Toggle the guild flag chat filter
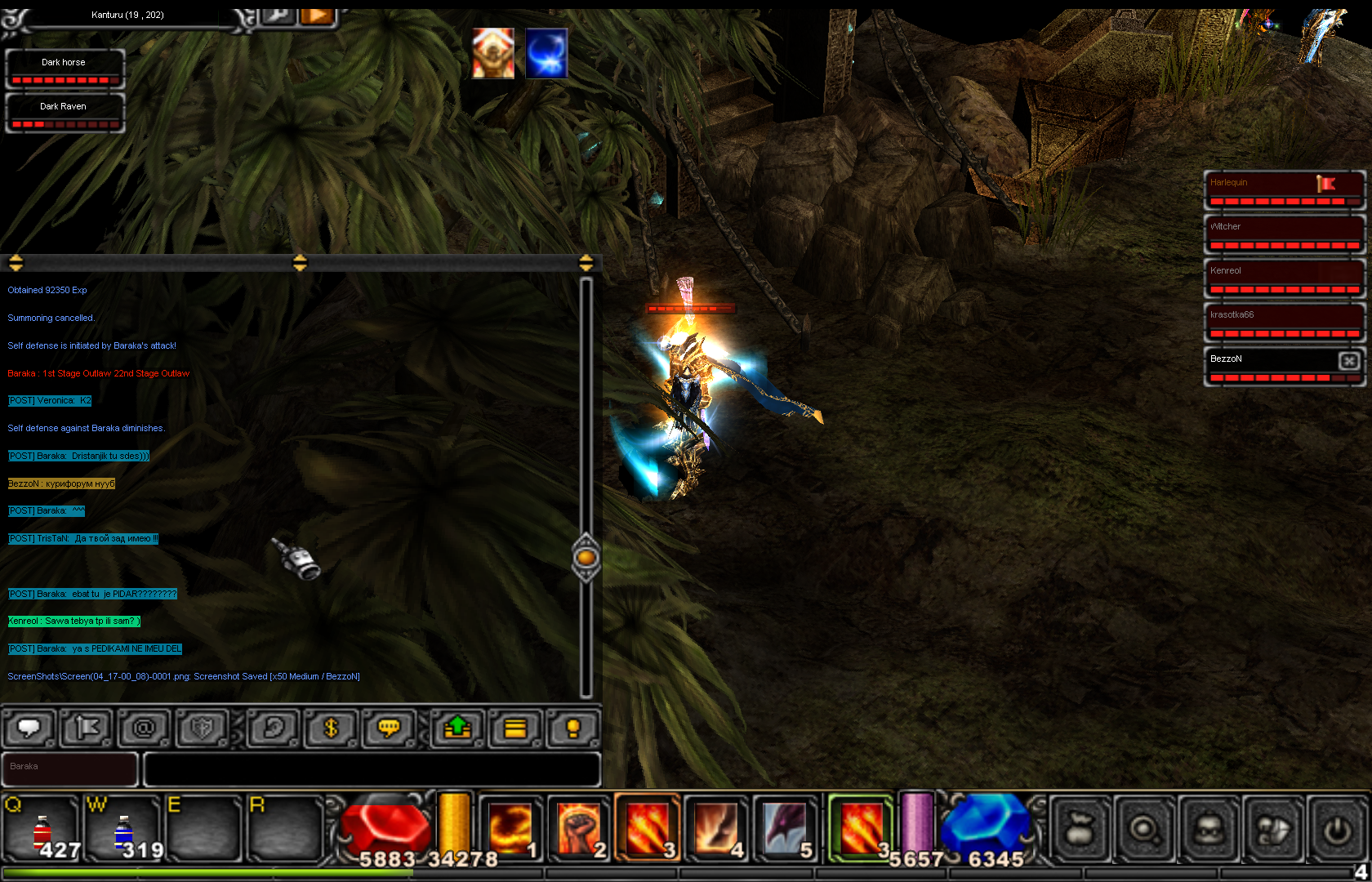This screenshot has height=882, width=1372. pos(87,727)
